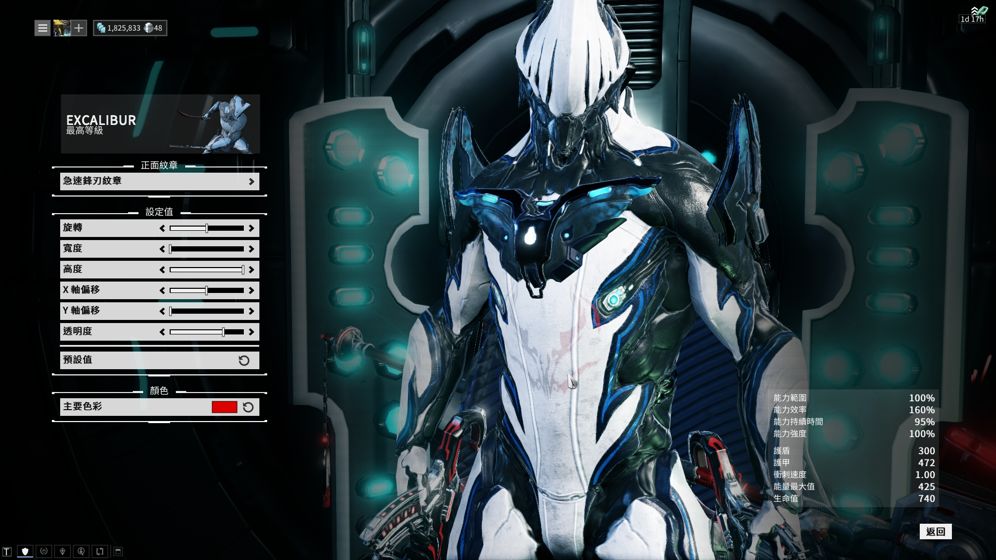
Task: Click the 高度 height slider track
Action: (207, 270)
